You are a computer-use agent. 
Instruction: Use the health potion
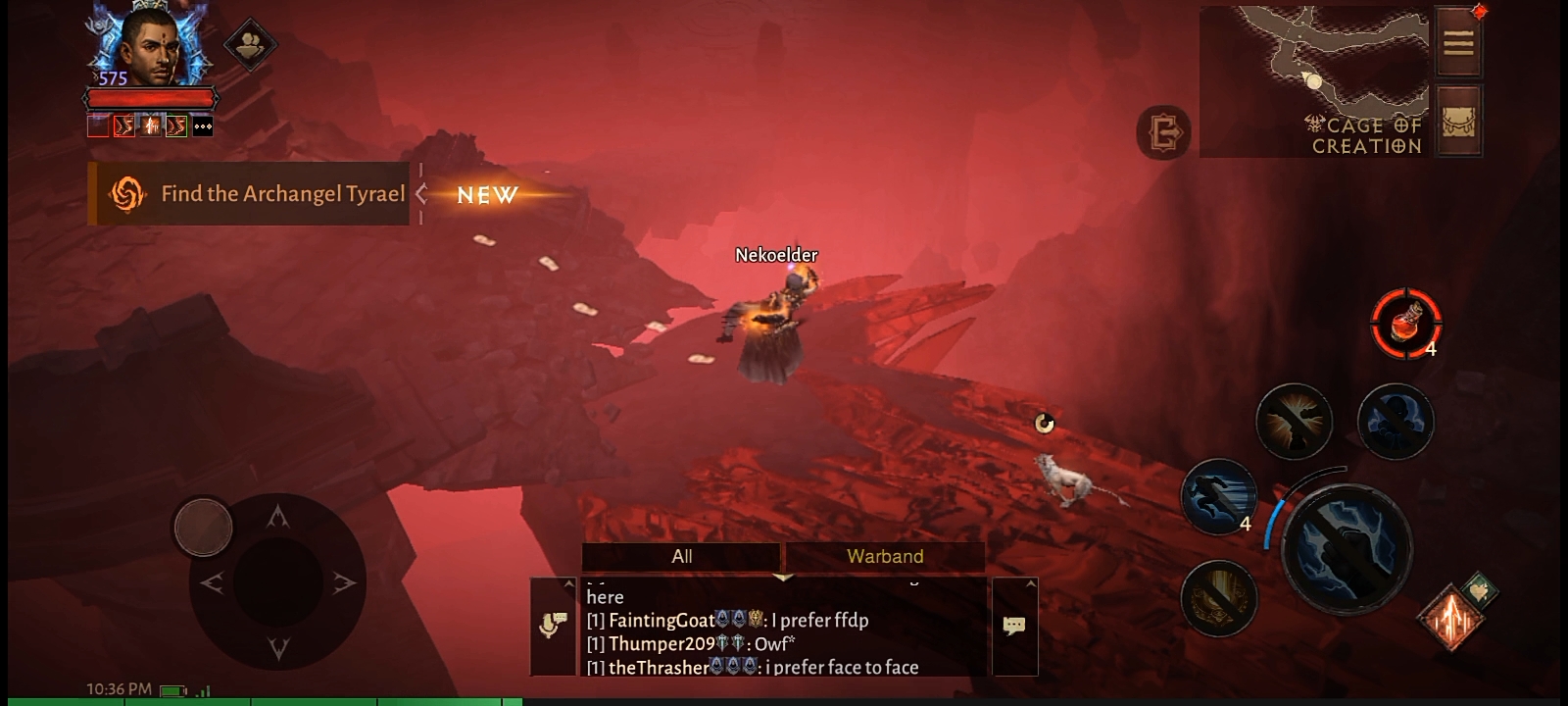[1405, 323]
